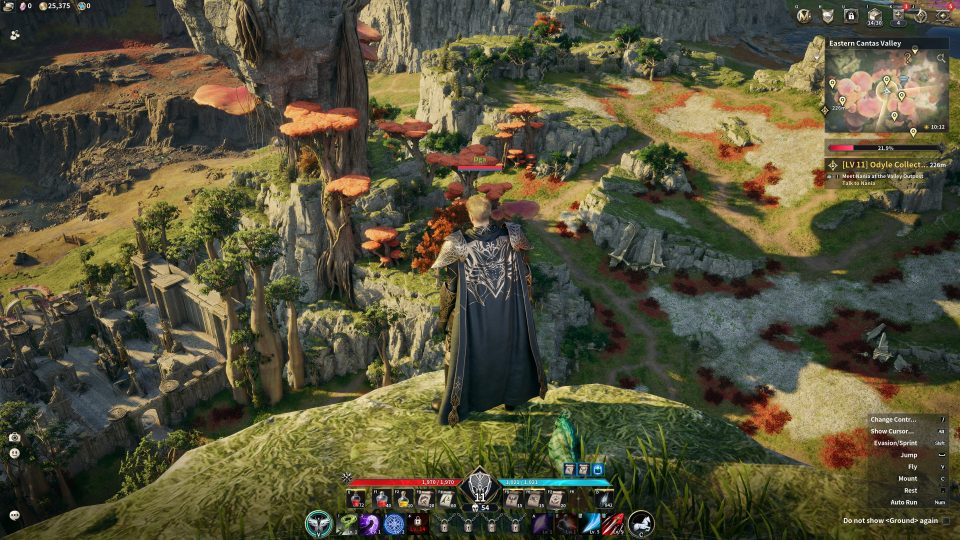Open the shield icon in the top bar
Image resolution: width=960 pixels, height=540 pixels.
(x=827, y=15)
